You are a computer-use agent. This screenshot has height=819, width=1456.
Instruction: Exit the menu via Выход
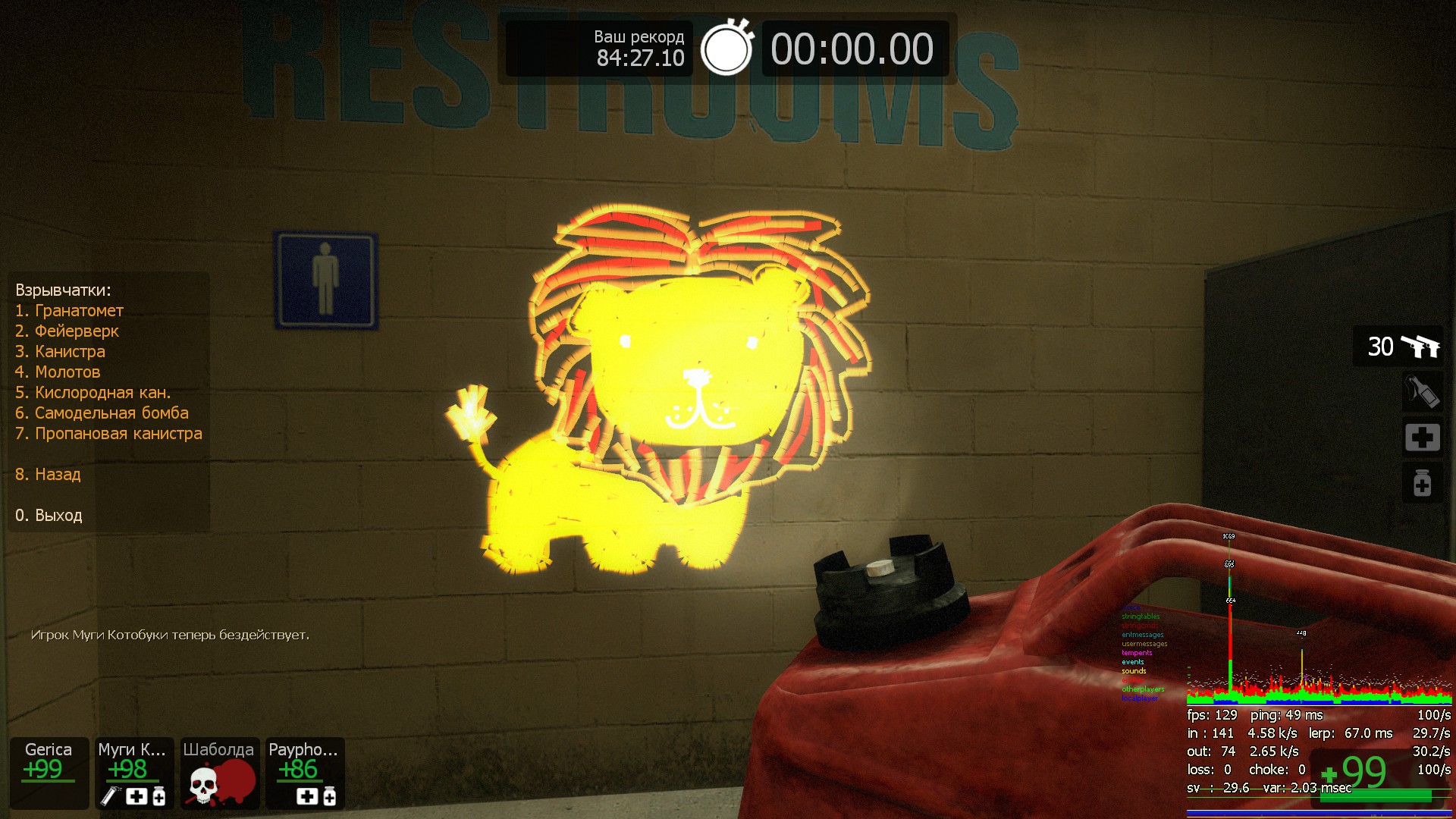coord(49,516)
